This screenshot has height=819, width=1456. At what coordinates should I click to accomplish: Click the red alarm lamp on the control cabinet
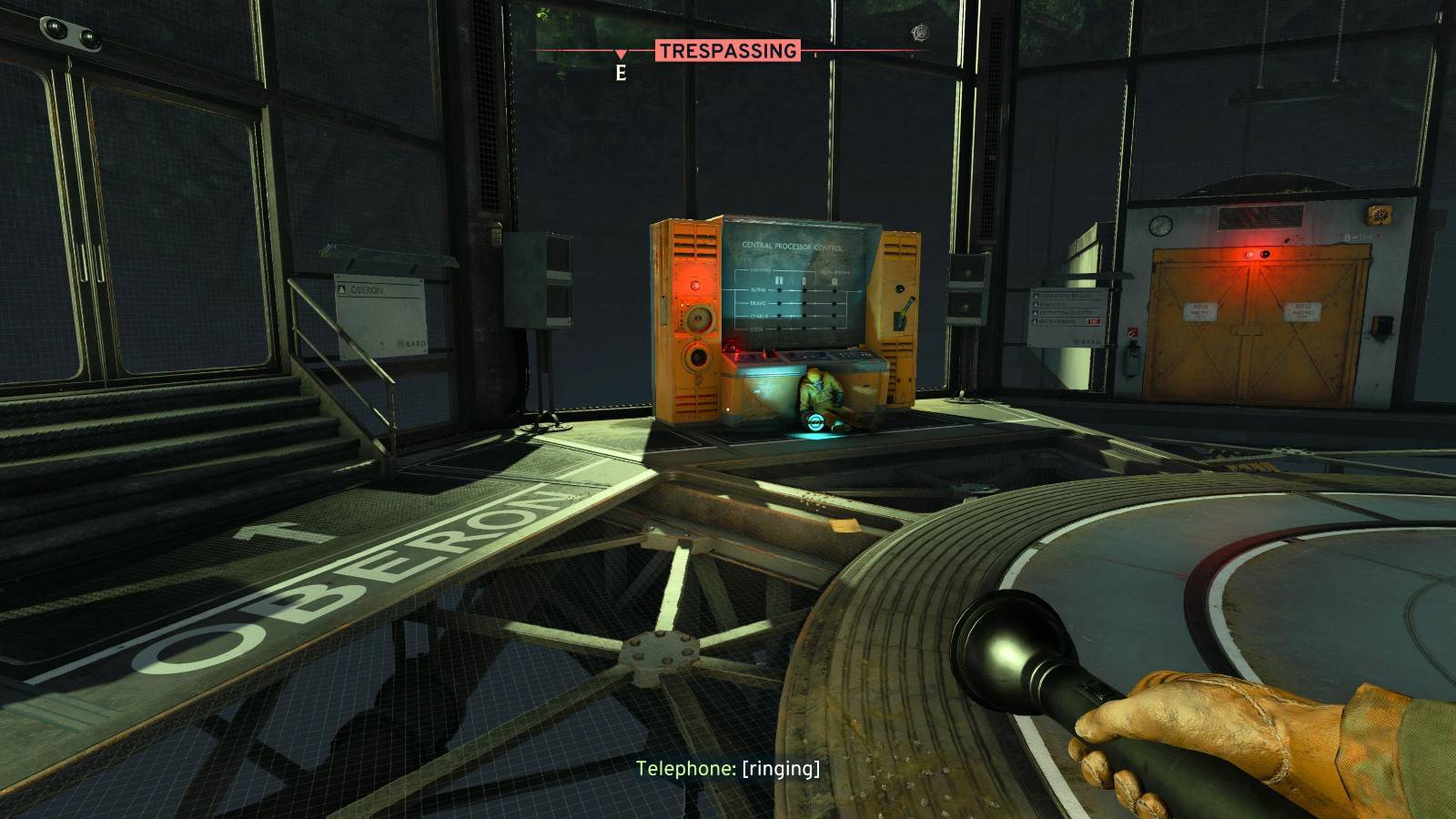tap(695, 285)
